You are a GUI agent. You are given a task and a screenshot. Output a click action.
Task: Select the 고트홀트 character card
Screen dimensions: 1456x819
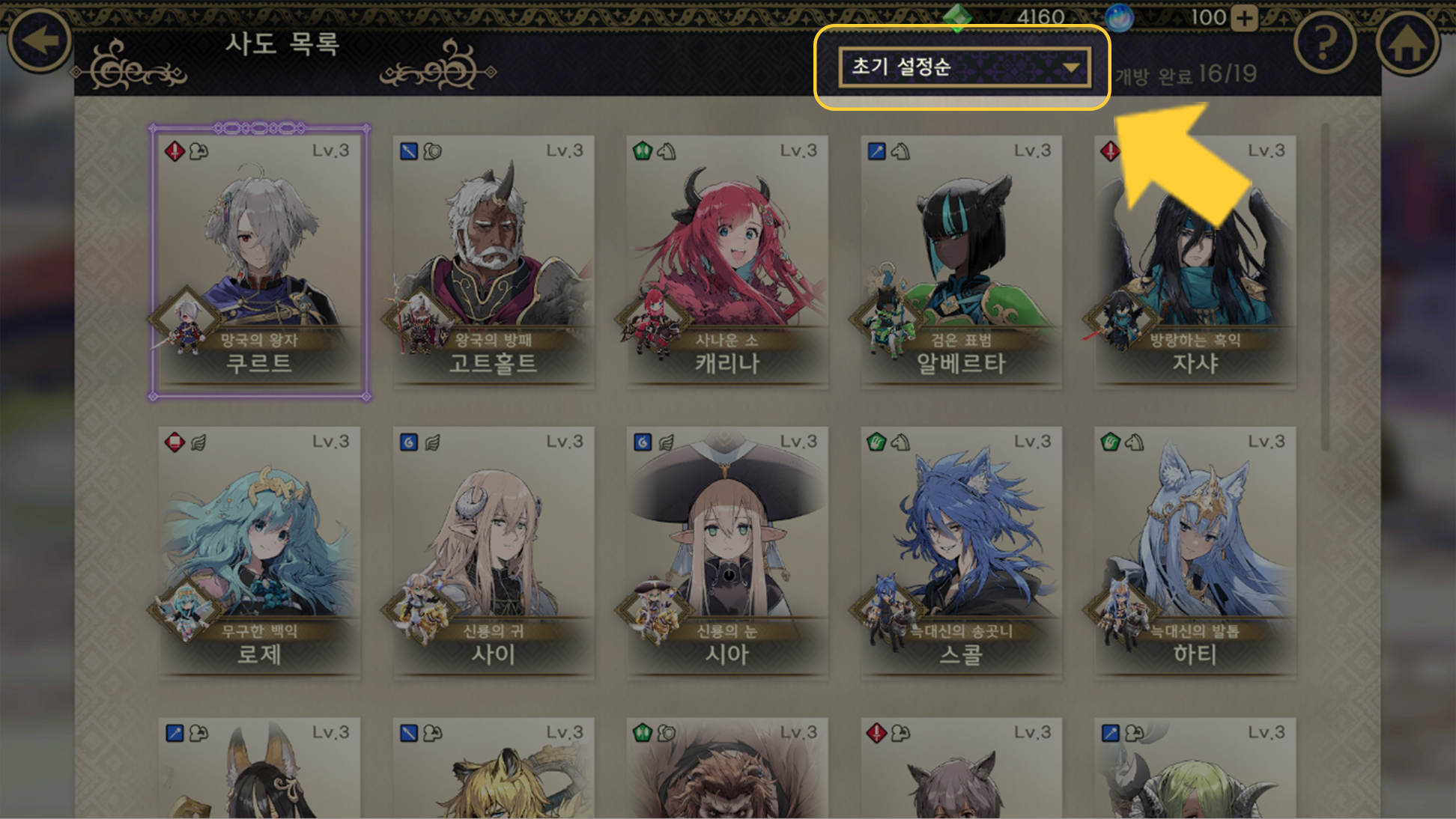[x=493, y=261]
